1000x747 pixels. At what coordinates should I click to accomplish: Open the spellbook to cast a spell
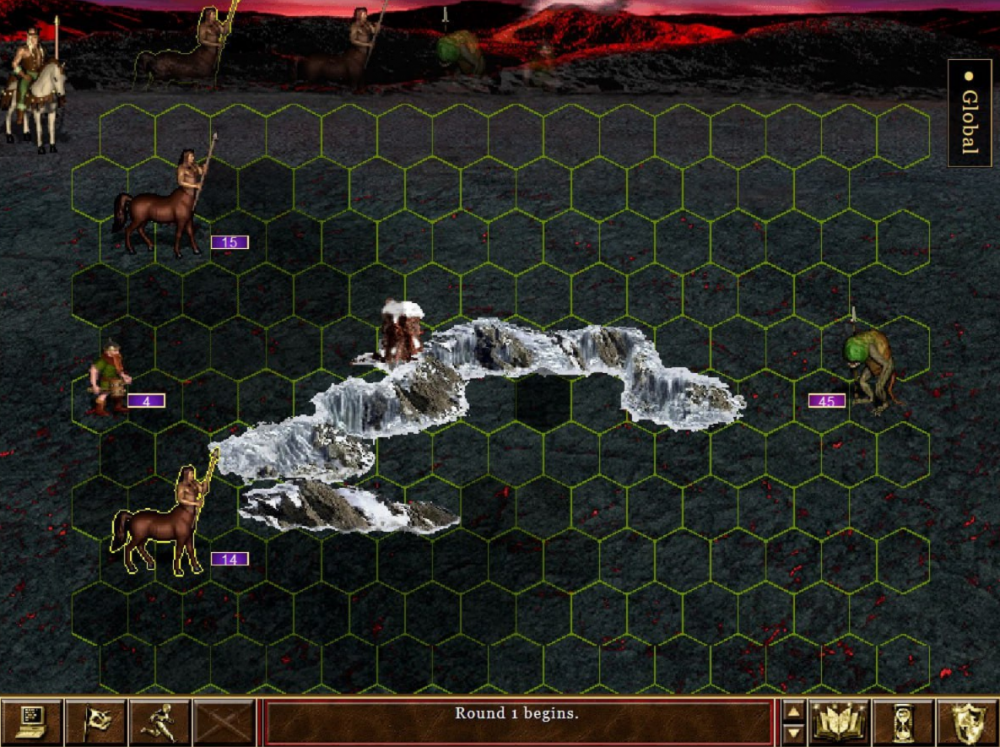coord(838,721)
